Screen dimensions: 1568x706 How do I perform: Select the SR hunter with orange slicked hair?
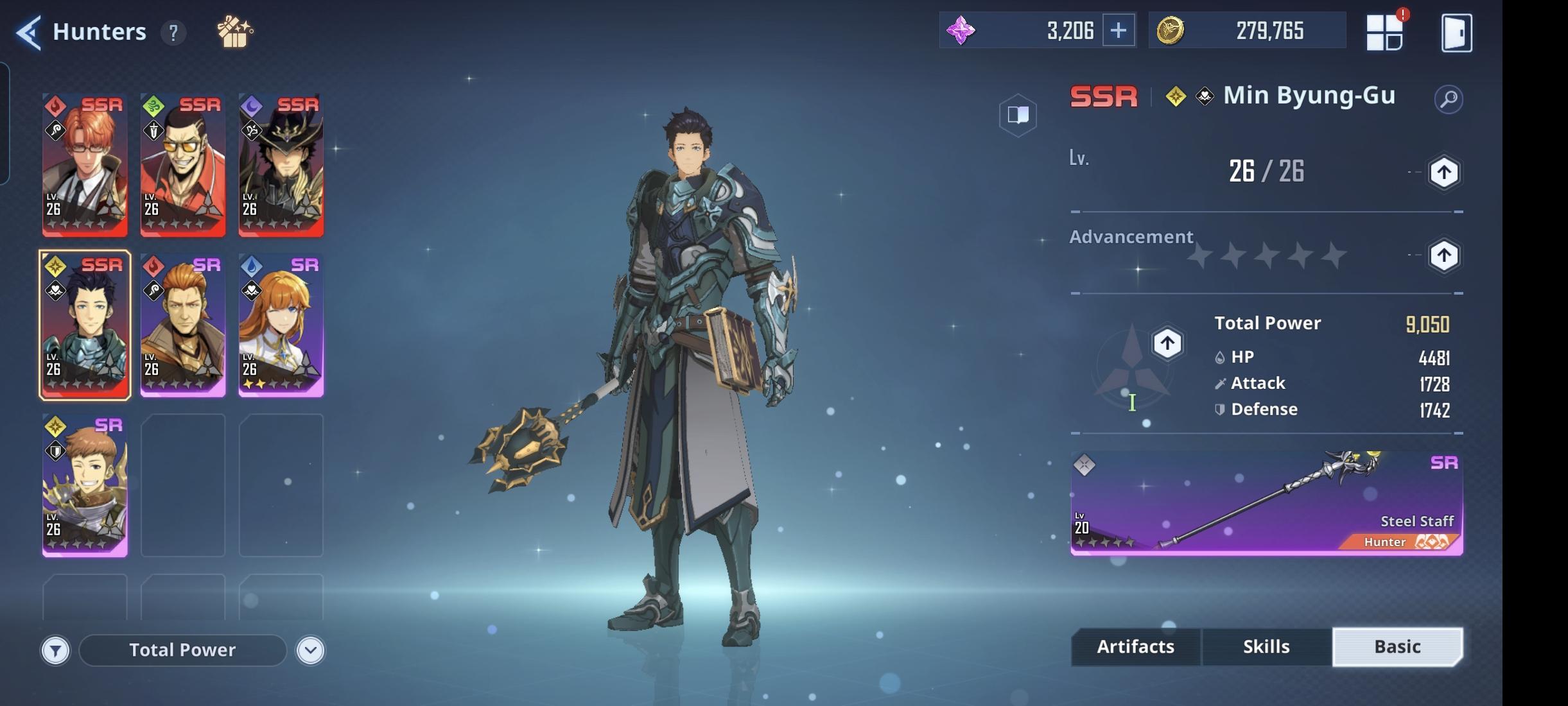click(183, 325)
